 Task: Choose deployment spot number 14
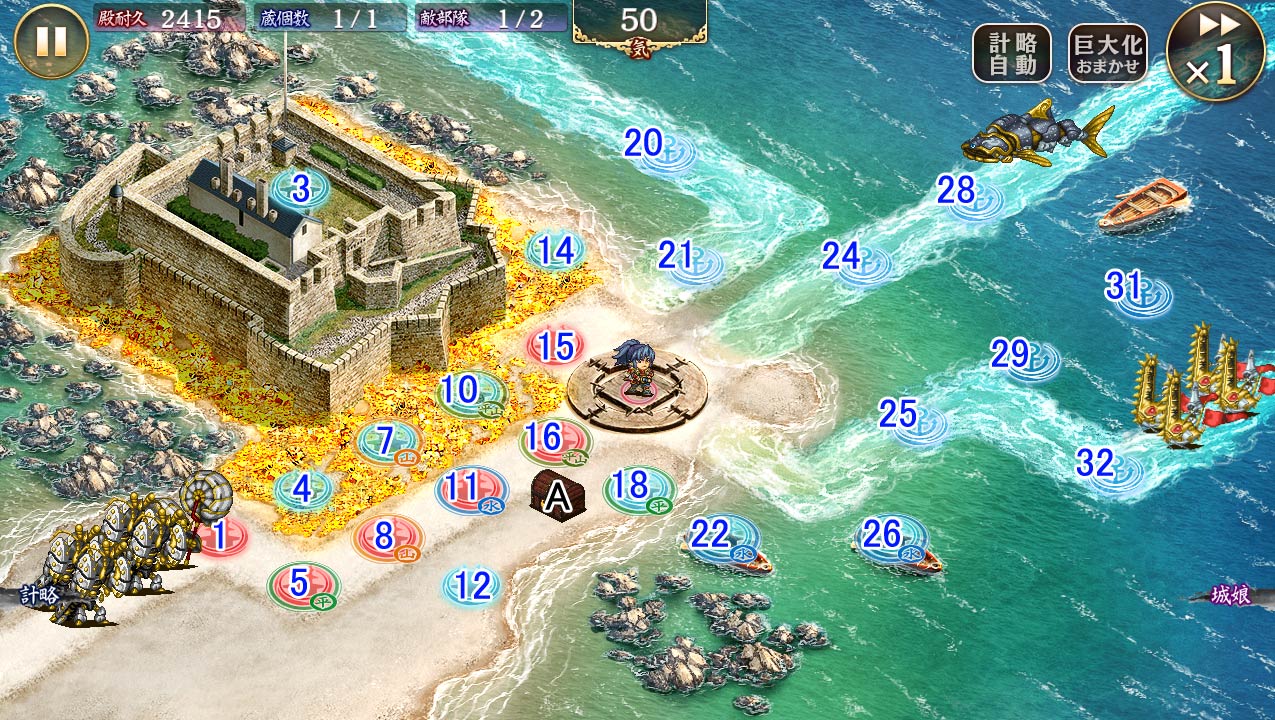point(556,251)
